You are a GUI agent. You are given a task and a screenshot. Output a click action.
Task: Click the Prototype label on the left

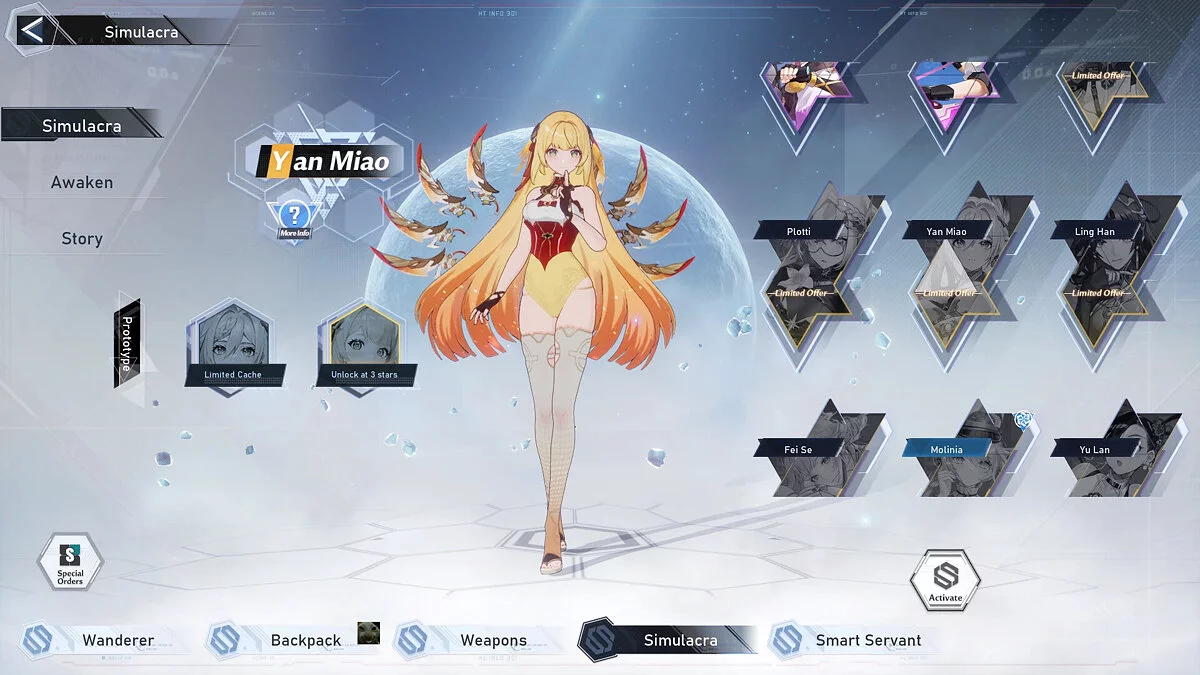(x=127, y=343)
